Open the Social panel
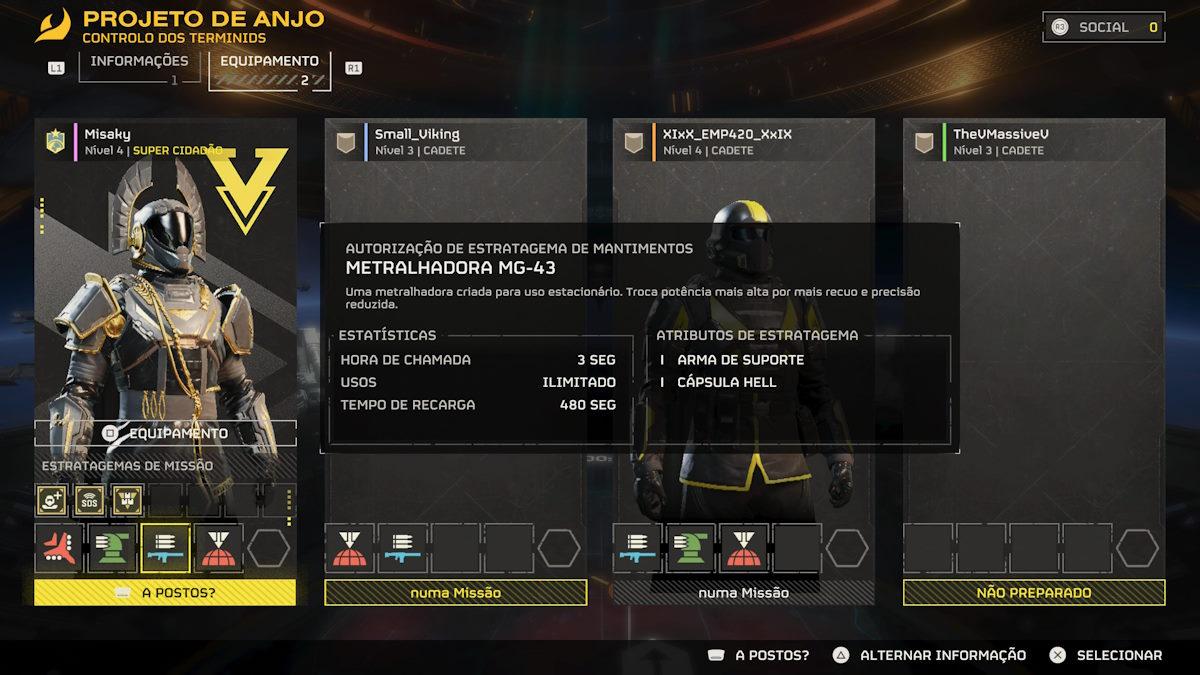Viewport: 1200px width, 675px height. [x=1104, y=28]
